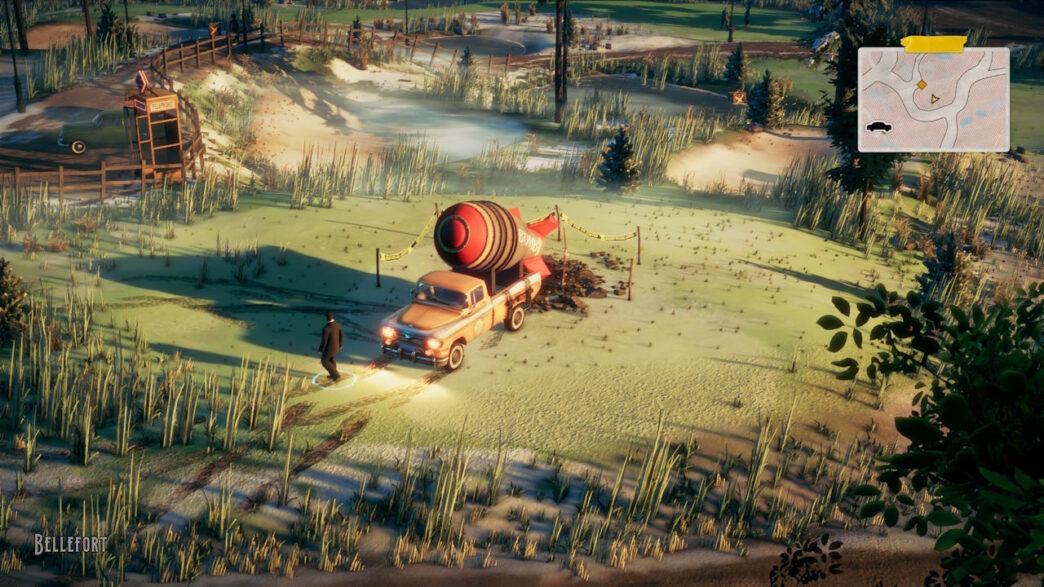1044x587 pixels.
Task: Click the yellow player arrow on the minimap
Action: [x=935, y=99]
